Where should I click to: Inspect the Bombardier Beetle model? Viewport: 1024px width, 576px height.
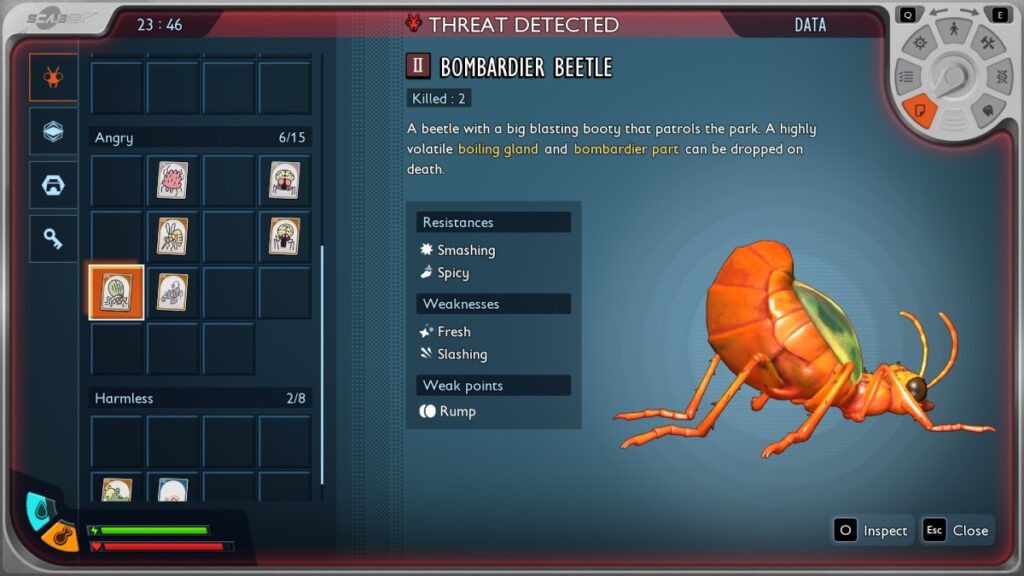[872, 530]
